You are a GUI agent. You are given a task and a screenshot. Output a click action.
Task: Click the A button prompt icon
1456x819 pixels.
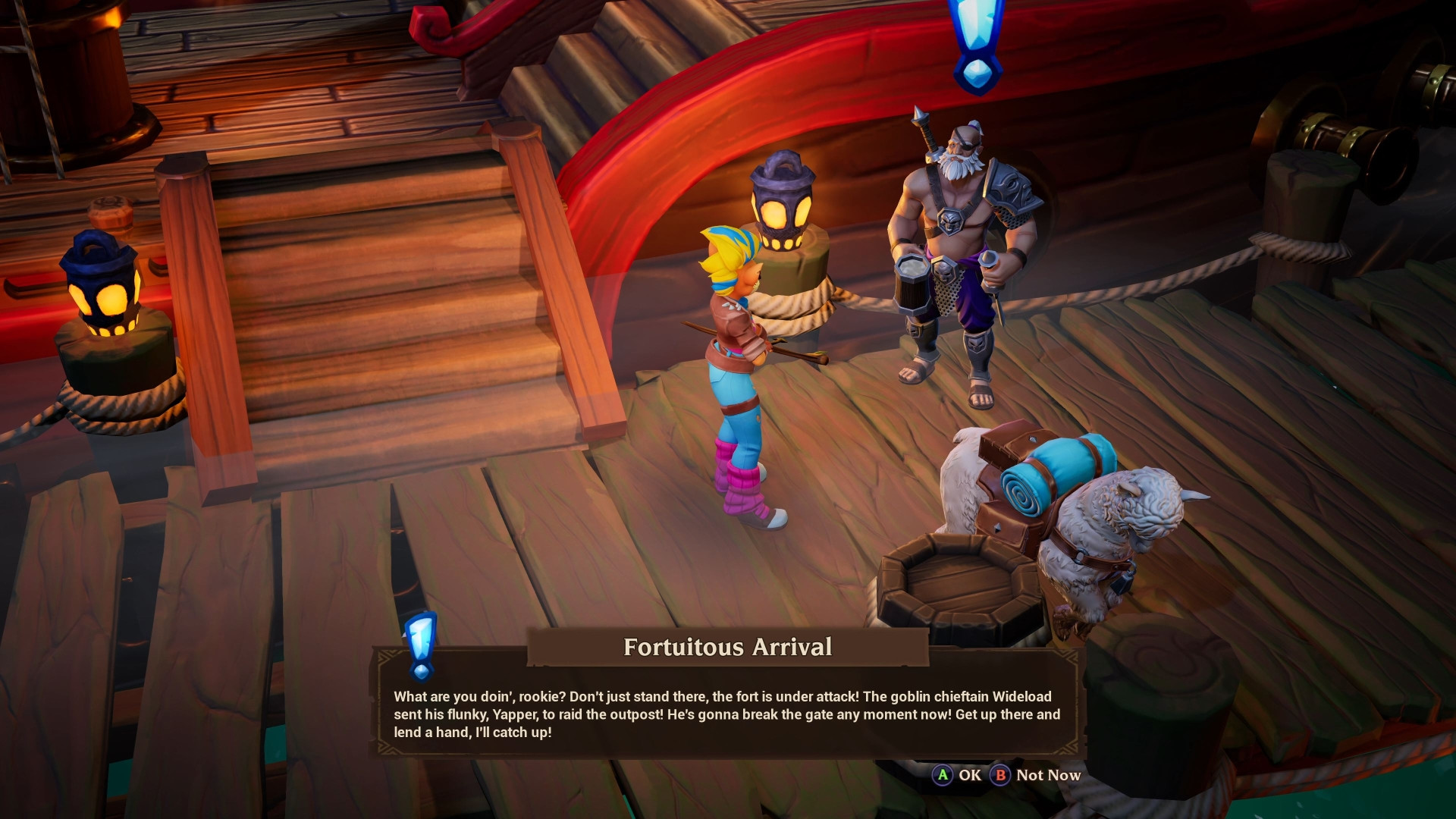(943, 776)
